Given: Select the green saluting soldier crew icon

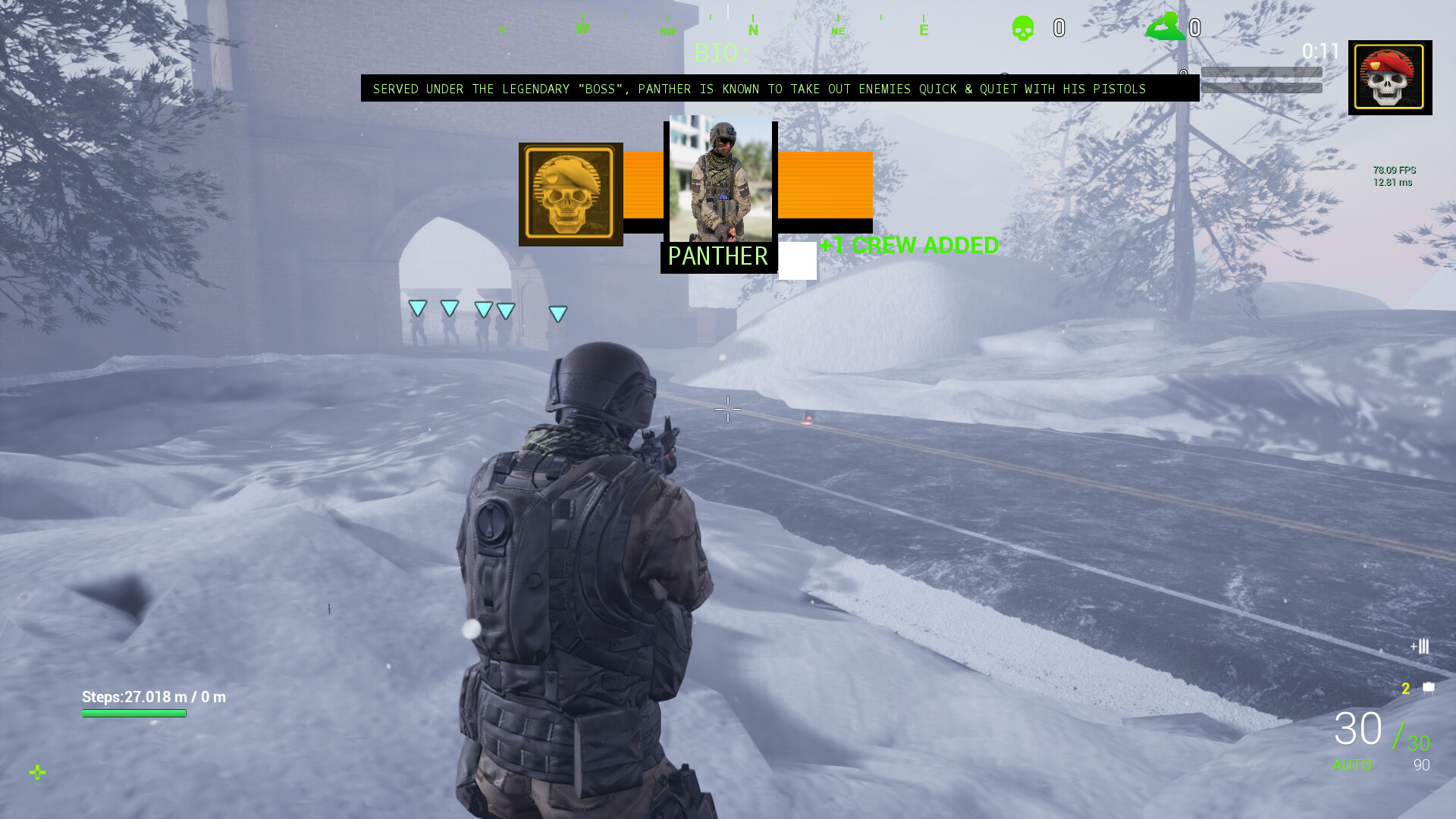Looking at the screenshot, I should coord(1166,25).
